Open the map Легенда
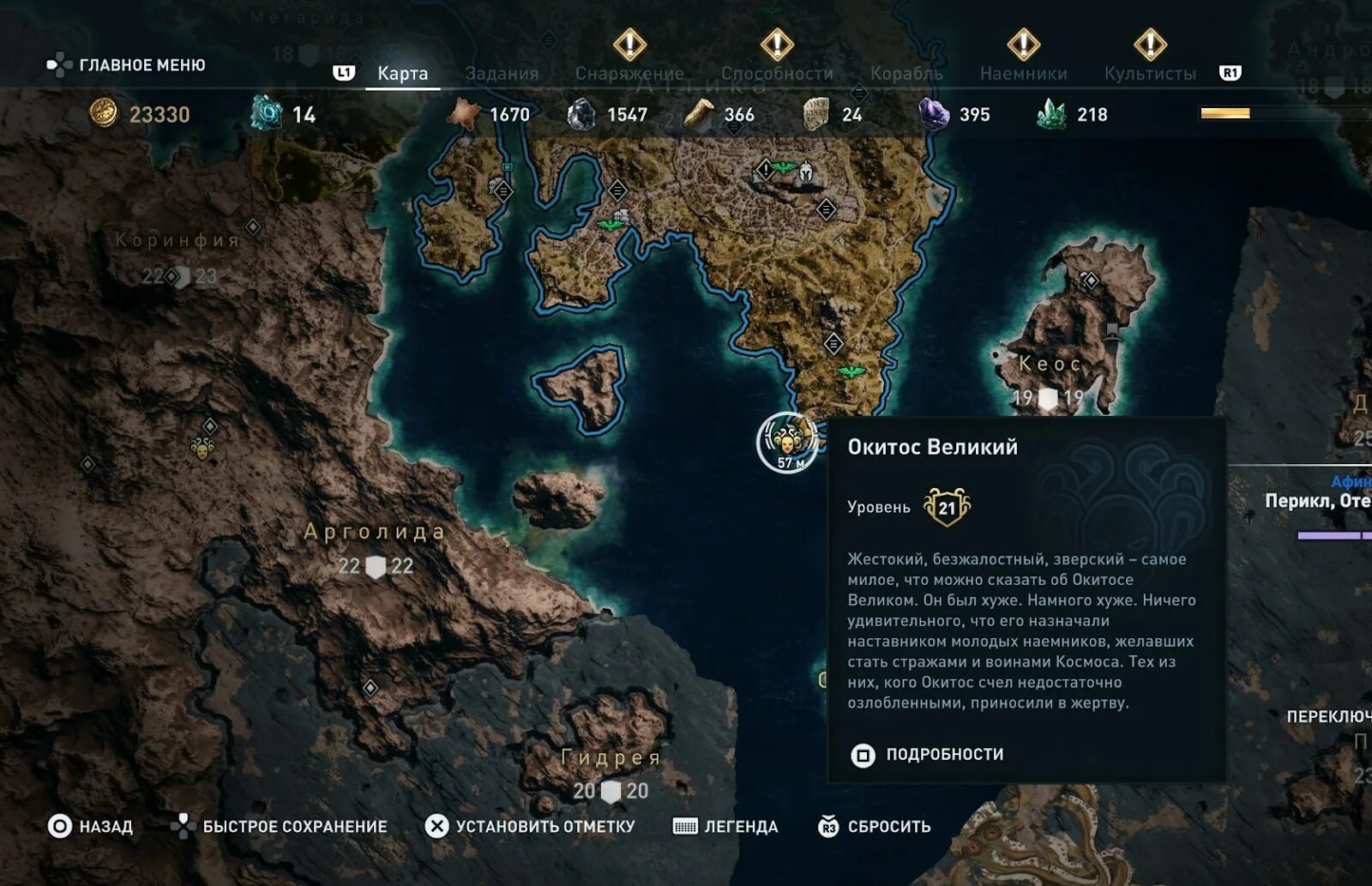Screen dimensions: 1372x886 click(x=725, y=827)
